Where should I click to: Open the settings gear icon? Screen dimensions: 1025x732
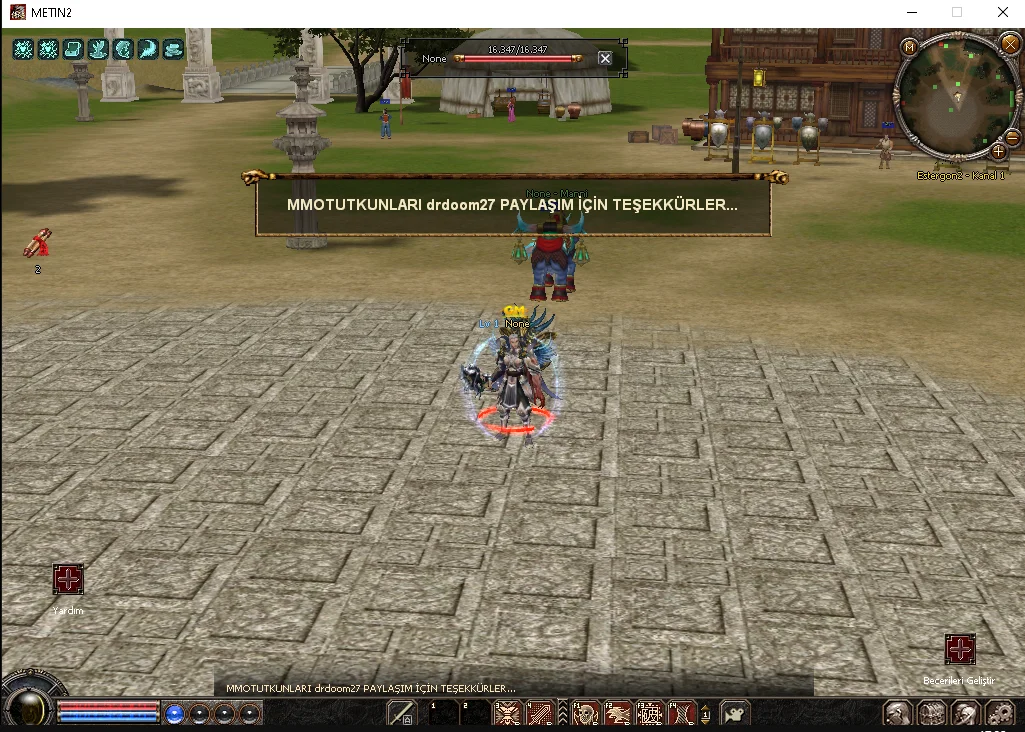point(999,713)
